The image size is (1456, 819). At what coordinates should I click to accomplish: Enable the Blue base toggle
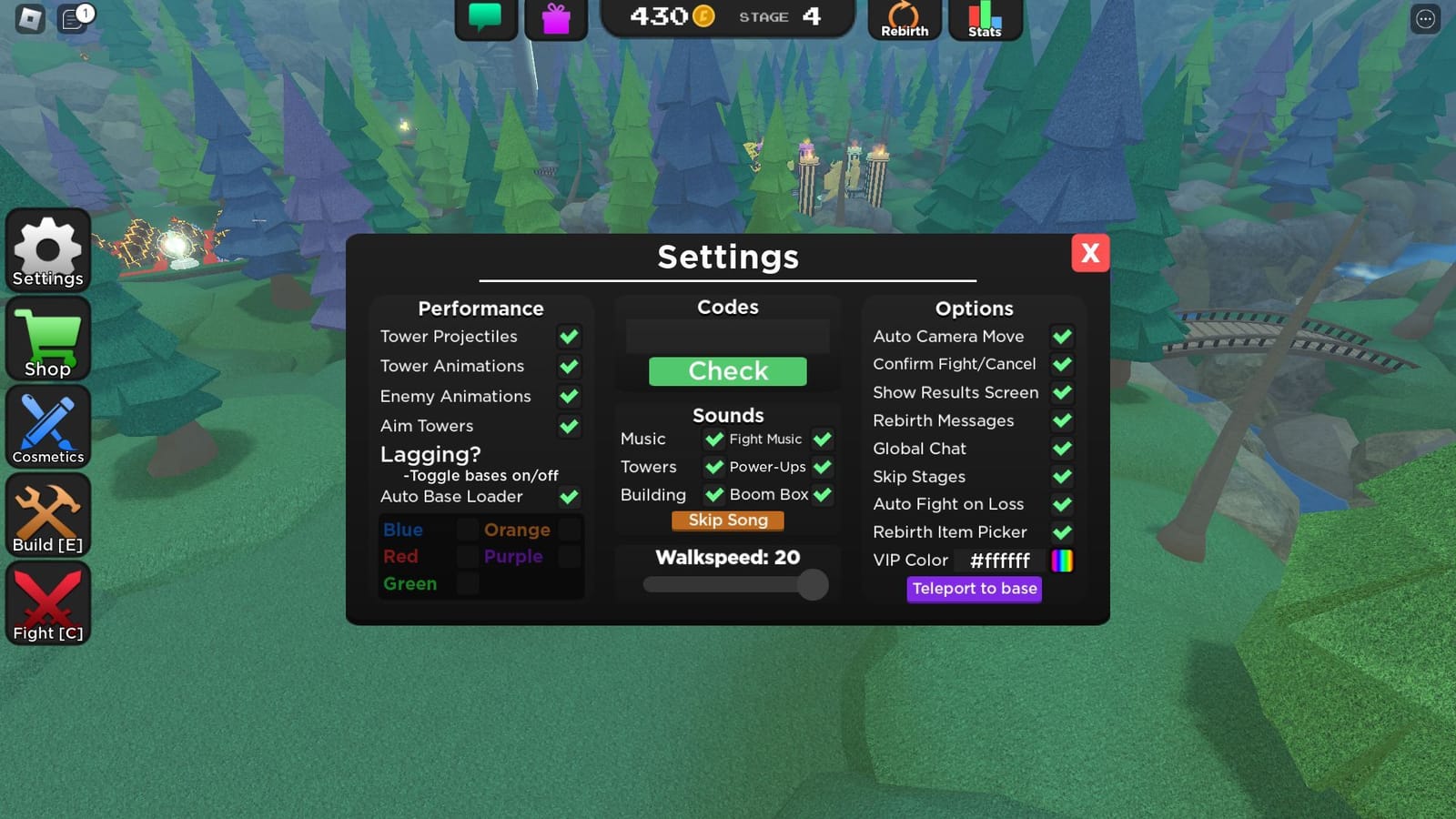point(467,529)
